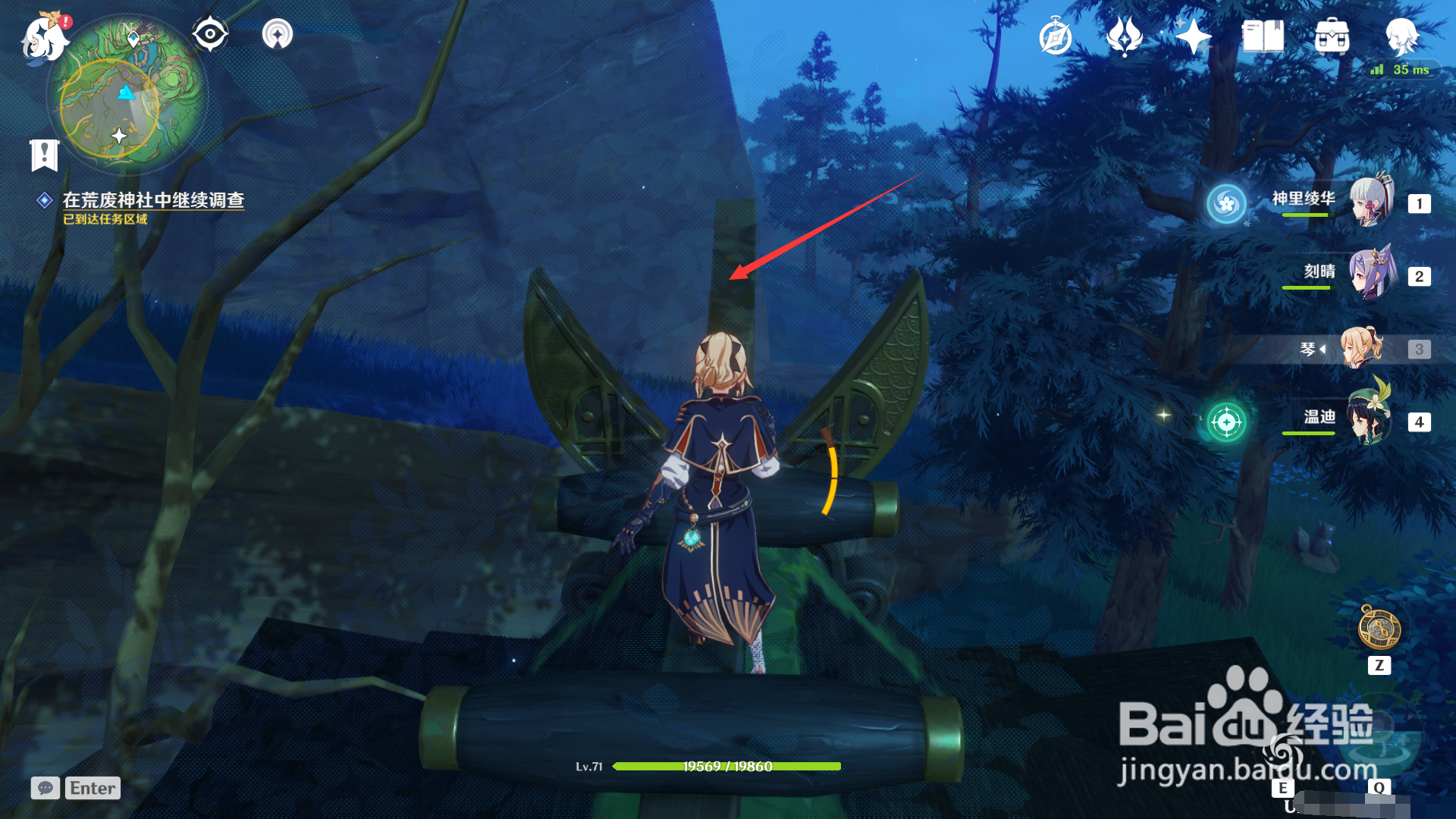Open the inventory backpack icon
1456x819 pixels.
1332,36
